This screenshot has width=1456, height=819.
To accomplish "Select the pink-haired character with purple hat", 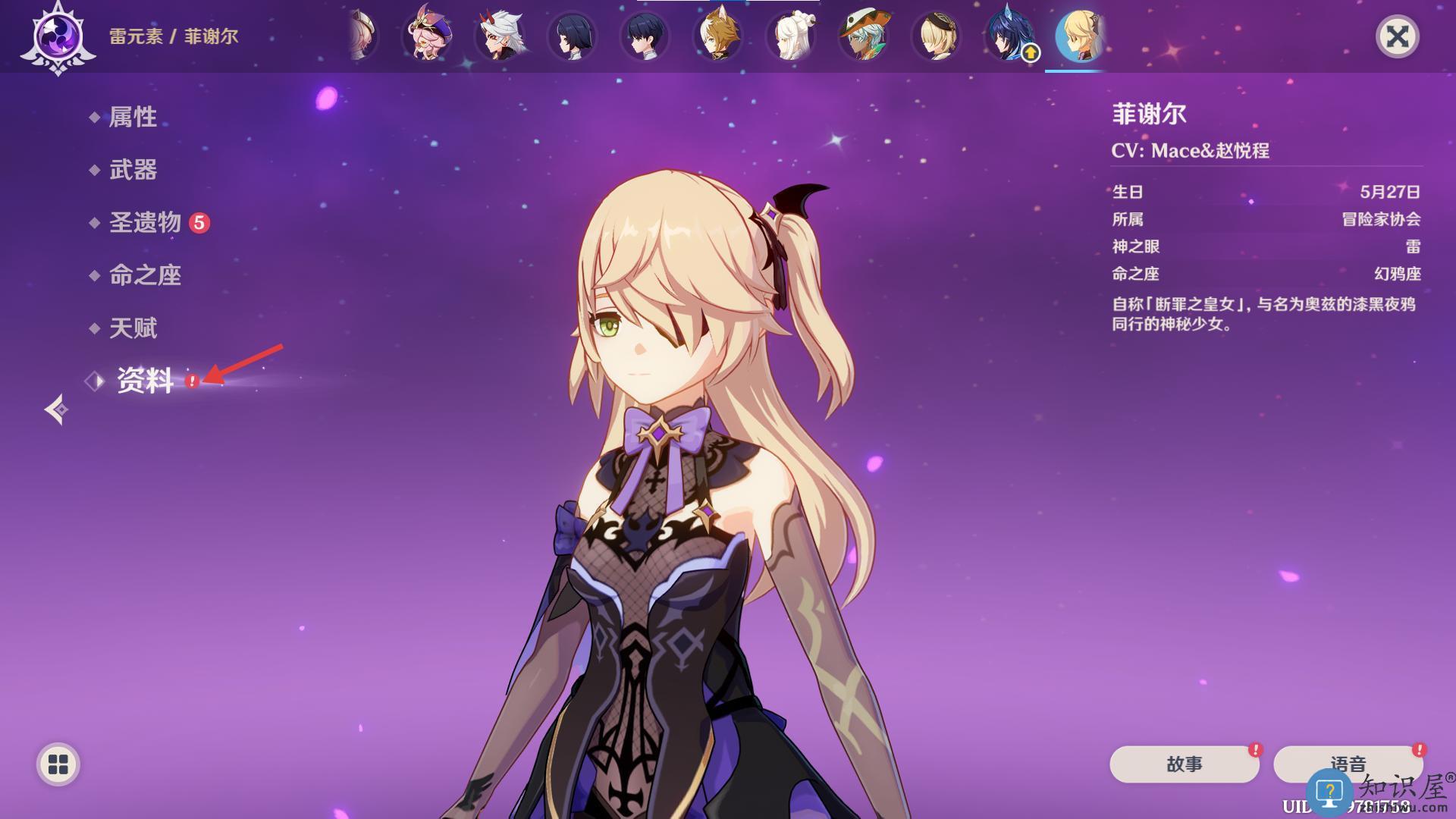I will (x=428, y=36).
